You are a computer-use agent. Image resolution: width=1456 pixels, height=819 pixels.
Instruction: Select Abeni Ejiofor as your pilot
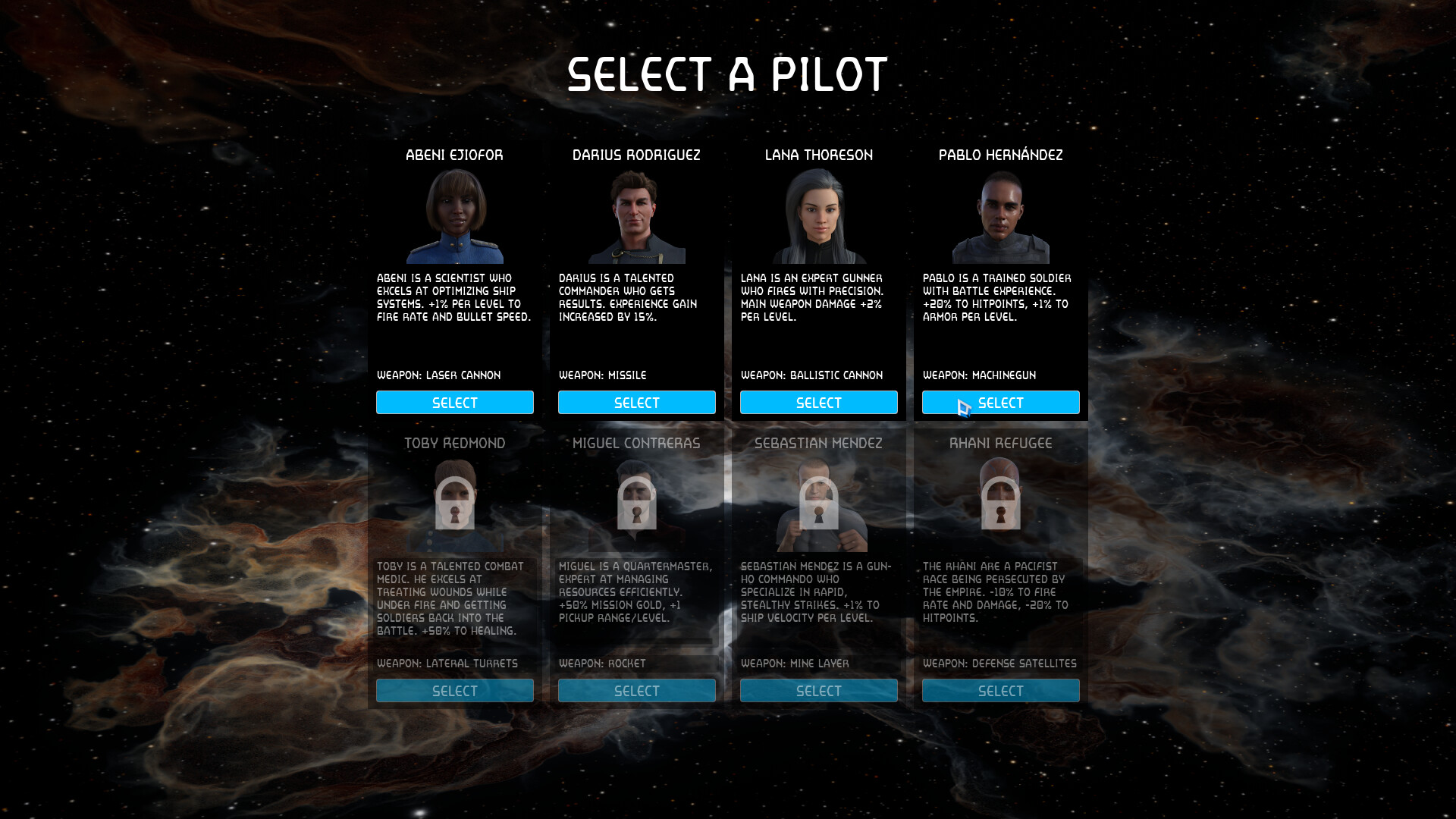coord(454,402)
